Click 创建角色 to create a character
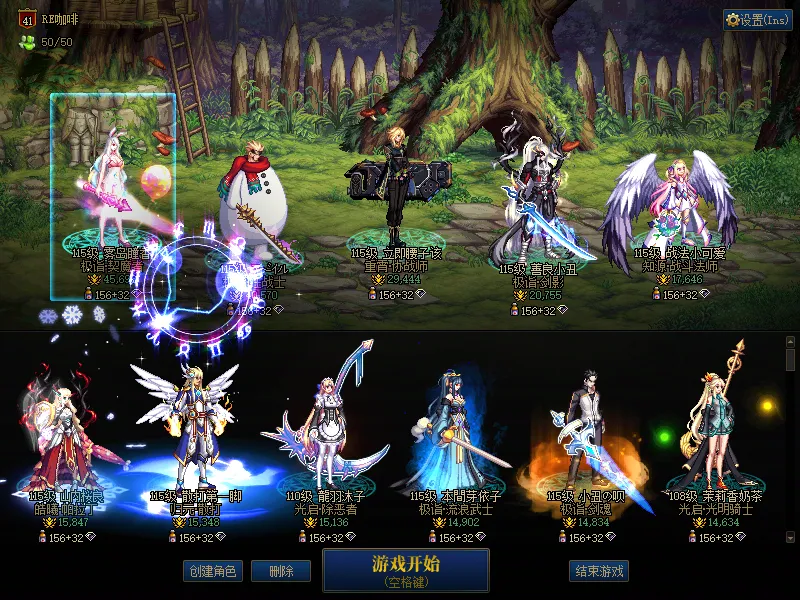The width and height of the screenshot is (800, 600). (212, 571)
